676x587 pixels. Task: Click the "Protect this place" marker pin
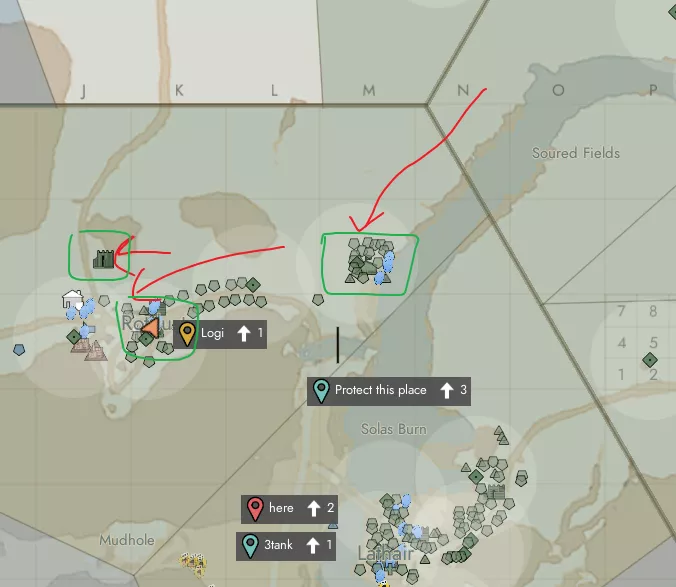321,390
